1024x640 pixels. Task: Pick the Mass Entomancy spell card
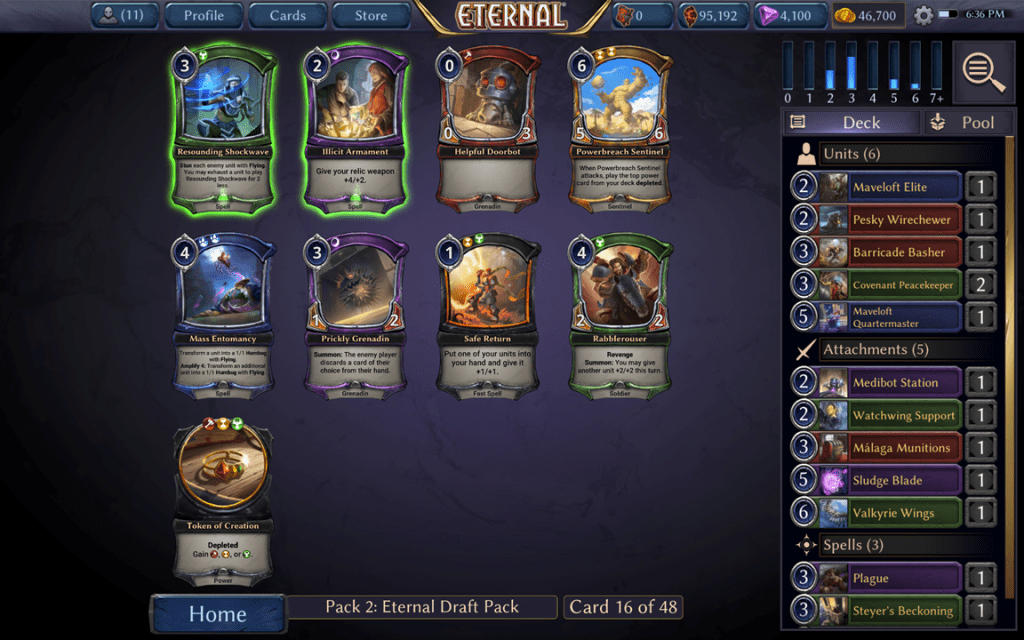pos(223,318)
